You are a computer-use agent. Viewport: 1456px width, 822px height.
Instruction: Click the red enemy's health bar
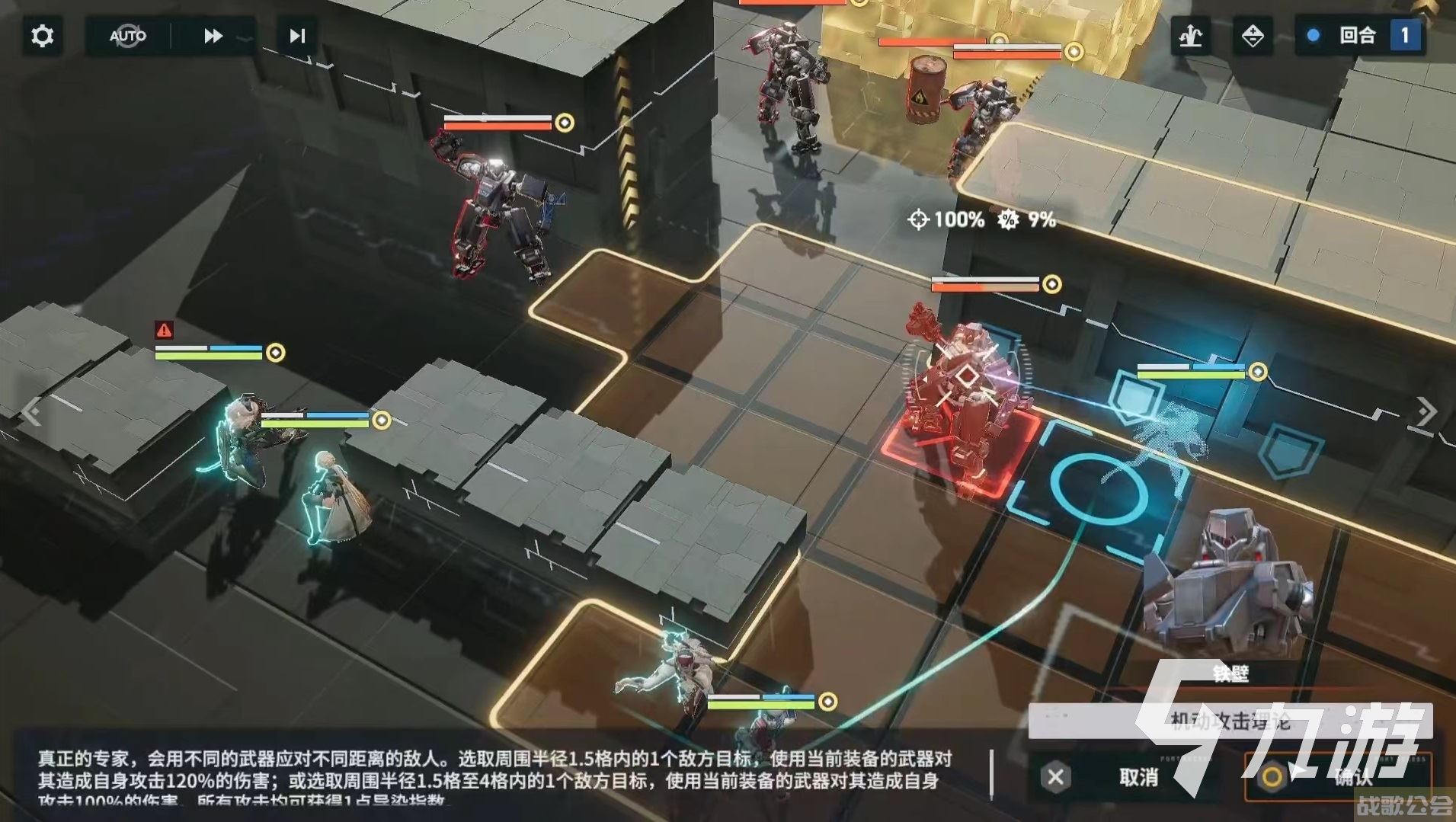click(x=983, y=283)
